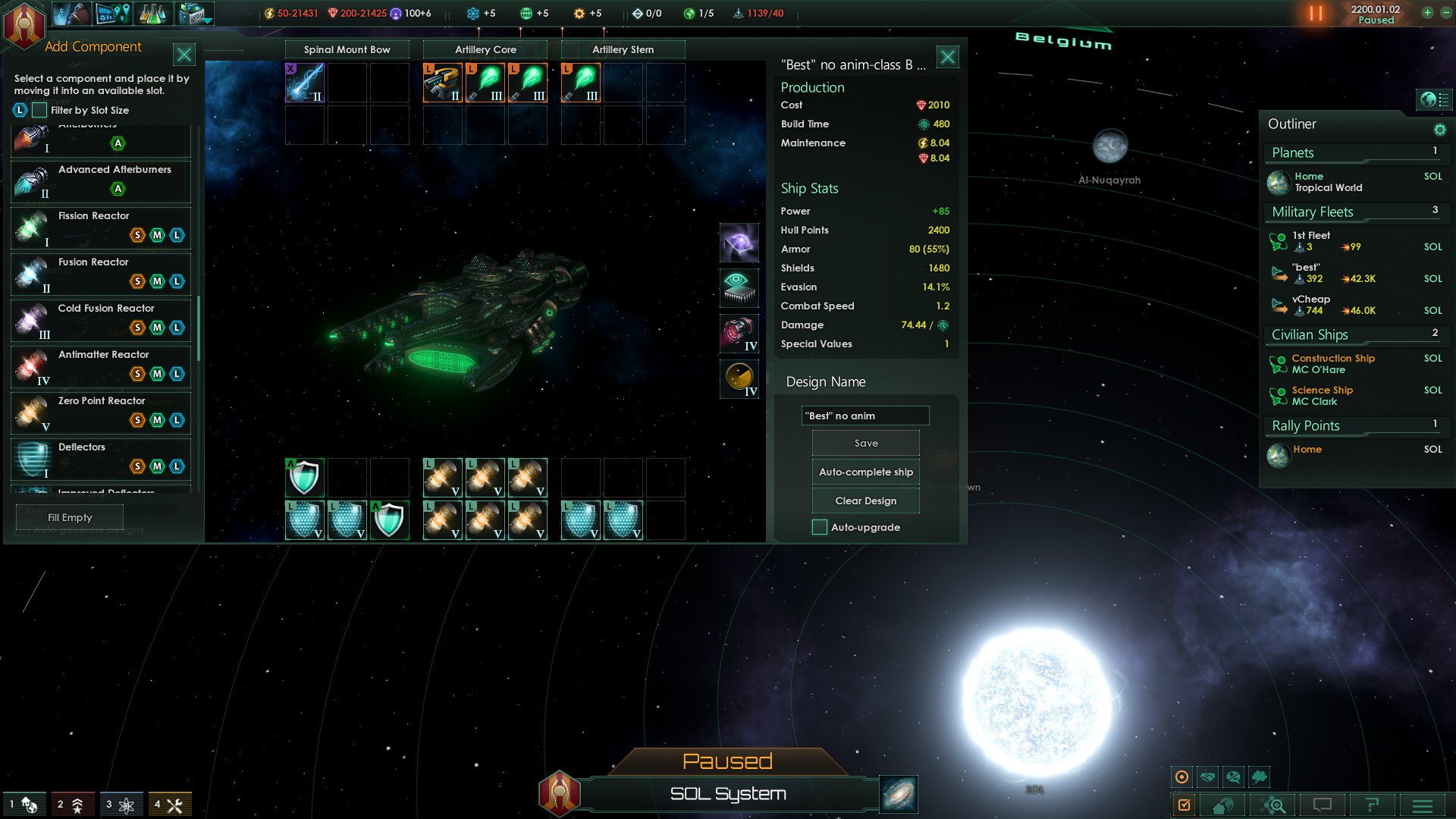
Task: Click the Auto-complete ship button
Action: pyautogui.click(x=865, y=472)
